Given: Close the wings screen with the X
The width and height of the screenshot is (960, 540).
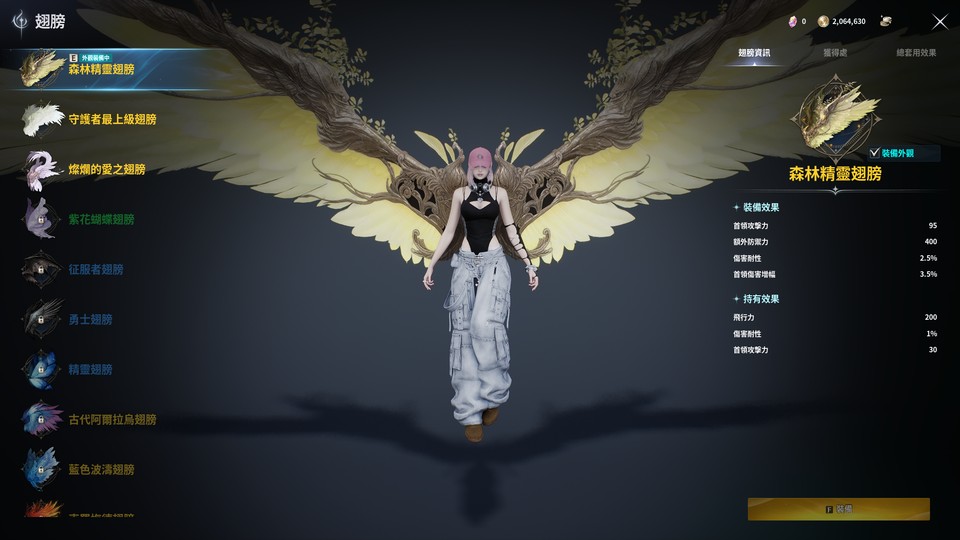Looking at the screenshot, I should (x=939, y=21).
